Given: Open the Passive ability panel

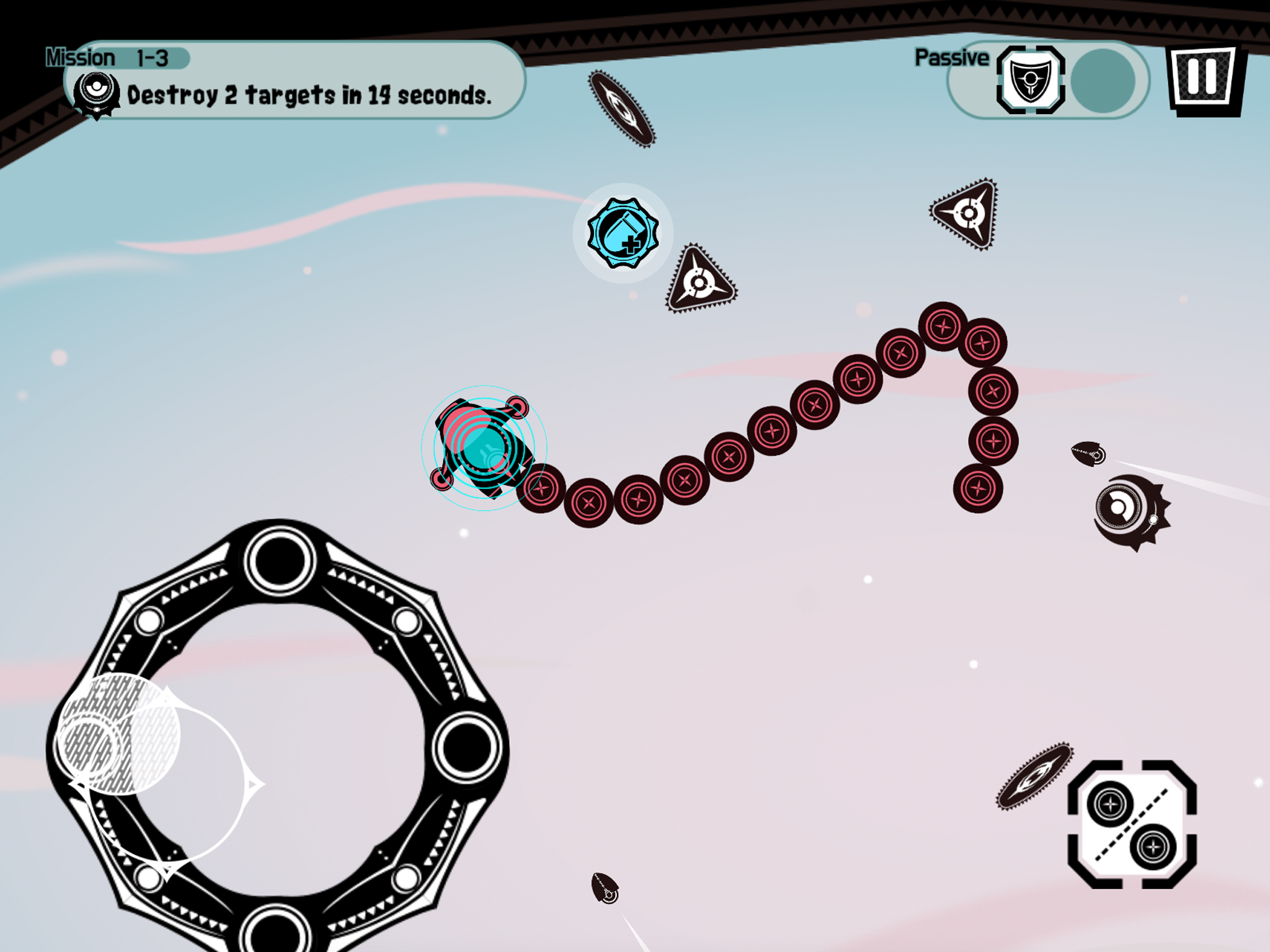Looking at the screenshot, I should (x=1048, y=81).
